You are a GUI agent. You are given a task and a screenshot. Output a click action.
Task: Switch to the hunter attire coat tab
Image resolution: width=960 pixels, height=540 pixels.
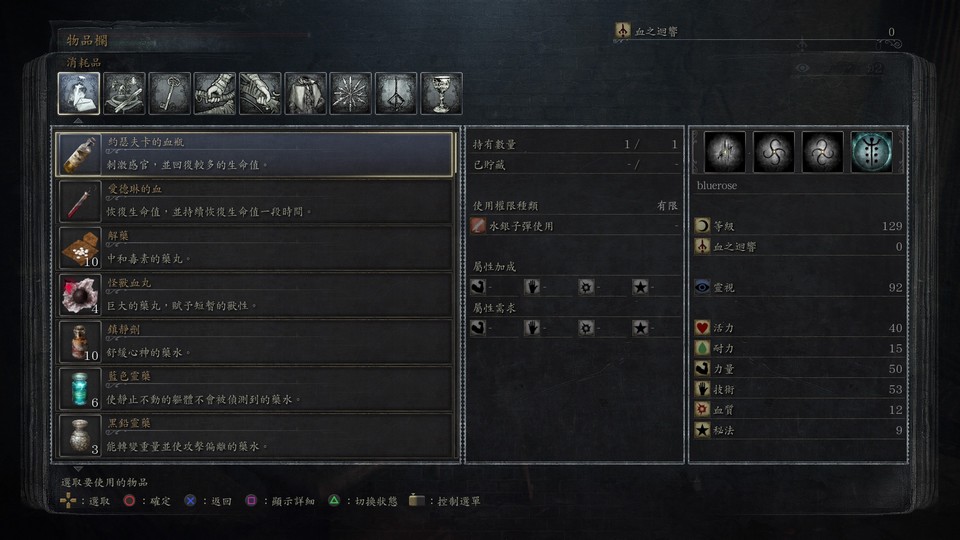click(306, 94)
